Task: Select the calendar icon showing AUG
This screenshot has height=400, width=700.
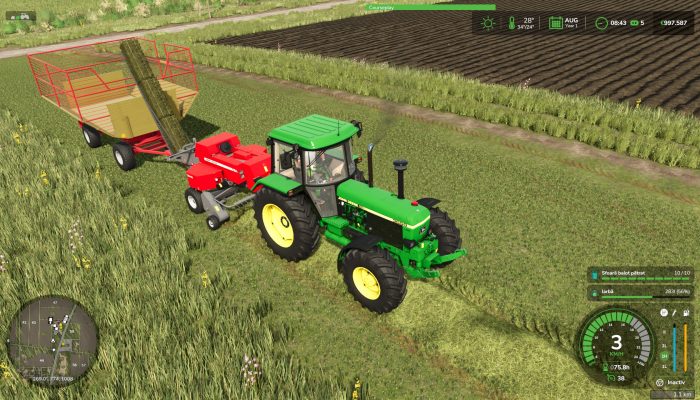Action: 556,22
